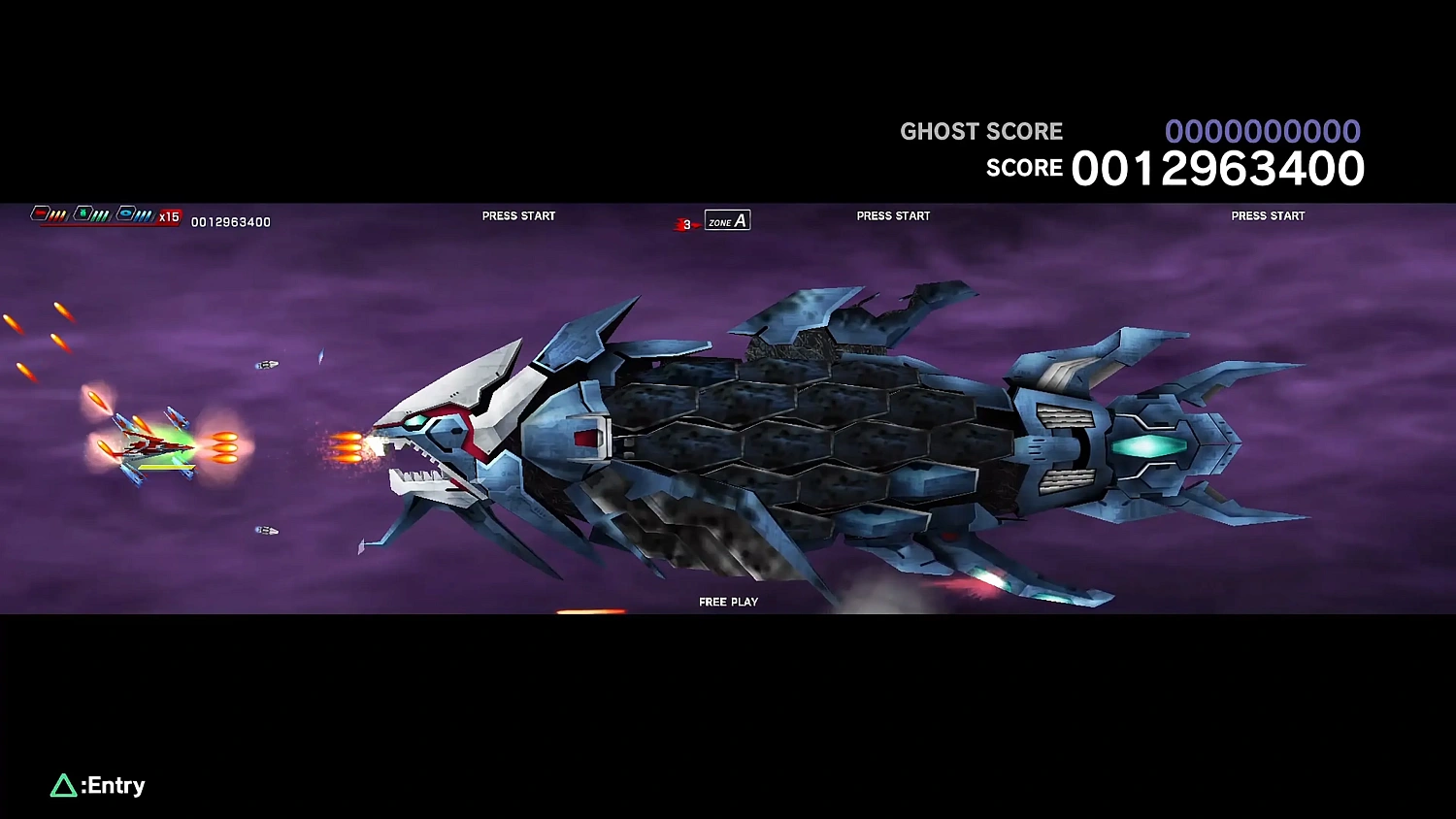Expand the SCORE counter readout
The height and width of the screenshot is (819, 1456).
pyautogui.click(x=1217, y=167)
